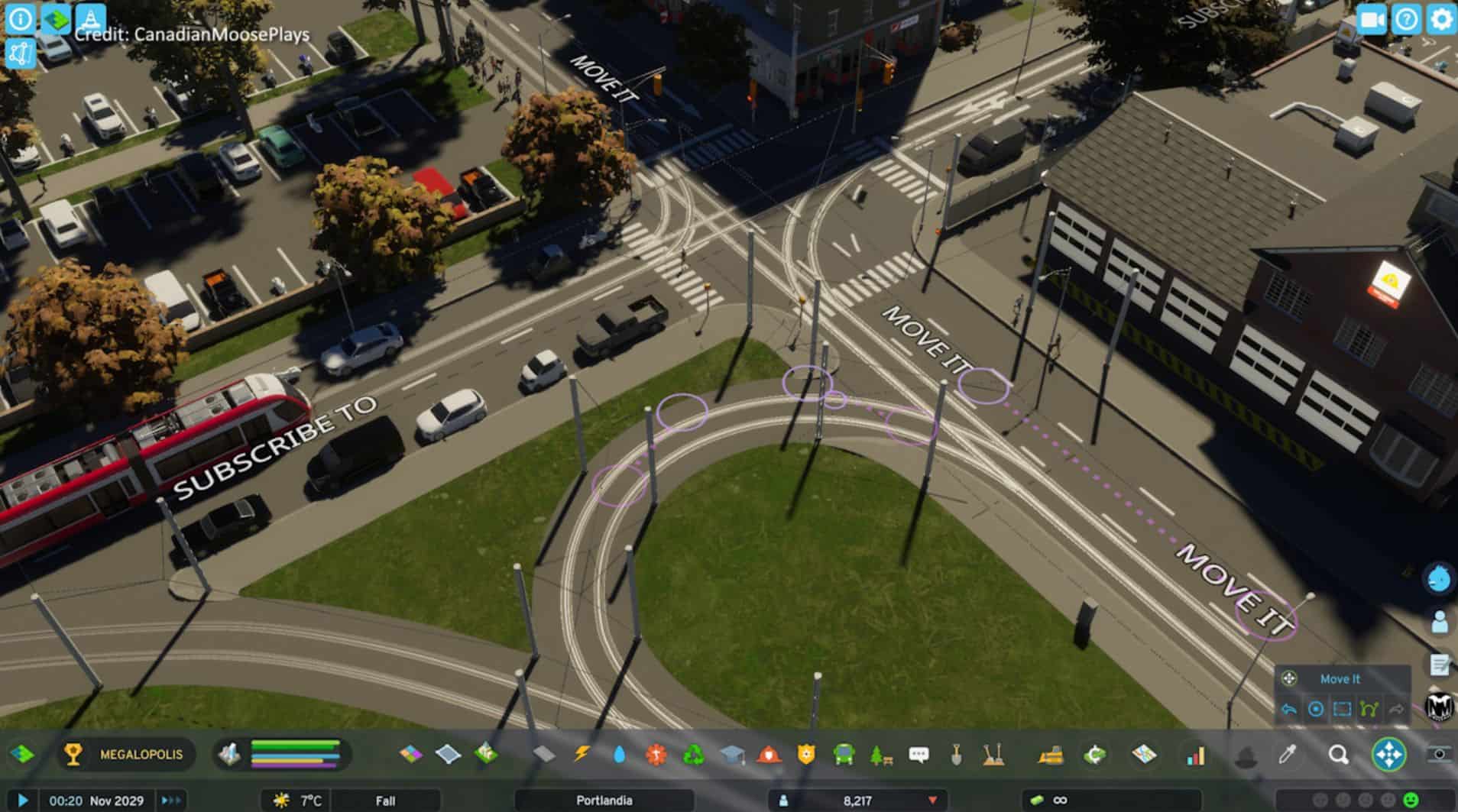Open the Portlandia city name dropdown
This screenshot has height=812, width=1458.
tap(604, 801)
